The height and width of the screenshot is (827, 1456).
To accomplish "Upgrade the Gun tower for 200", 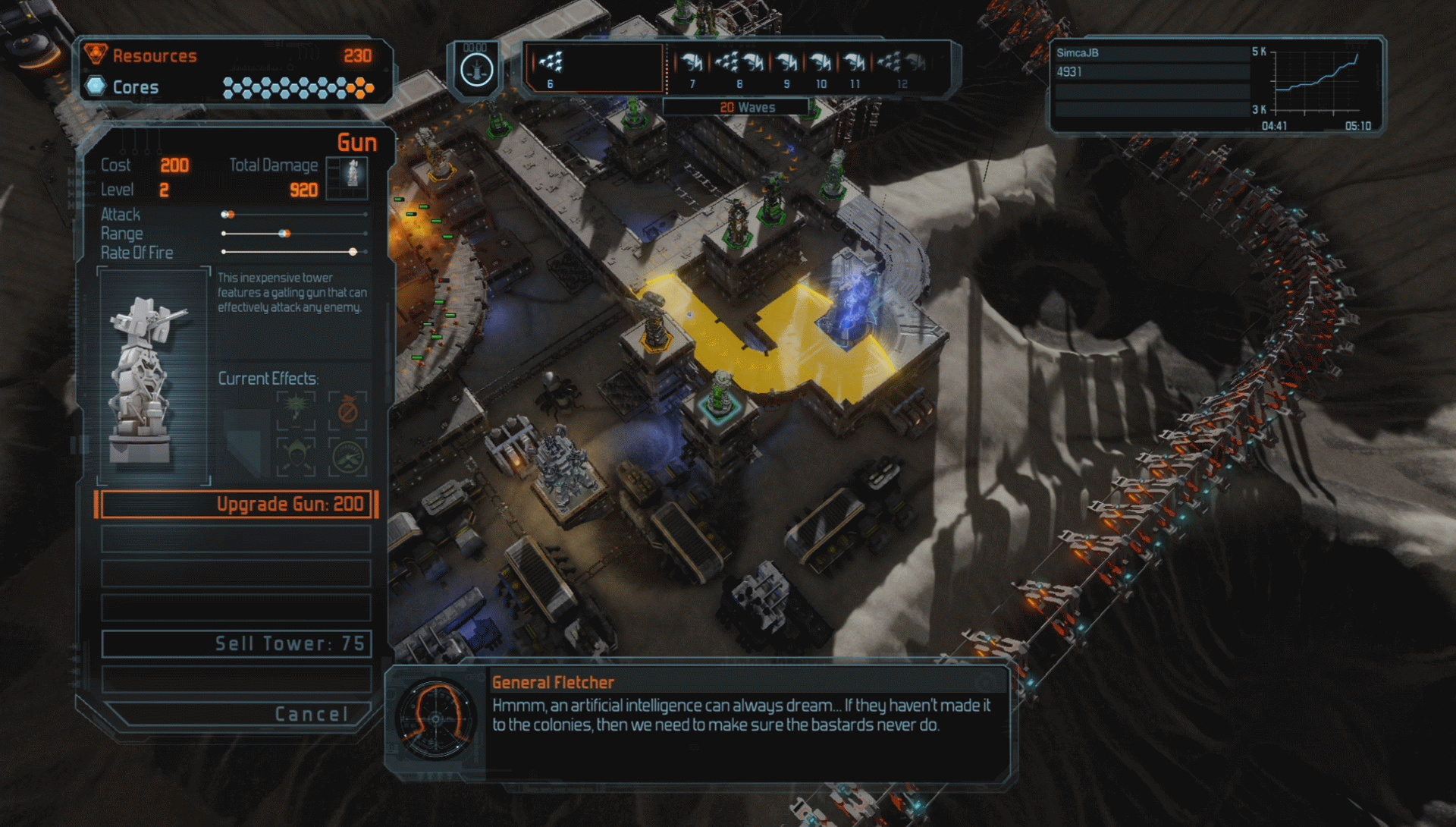I will [236, 505].
